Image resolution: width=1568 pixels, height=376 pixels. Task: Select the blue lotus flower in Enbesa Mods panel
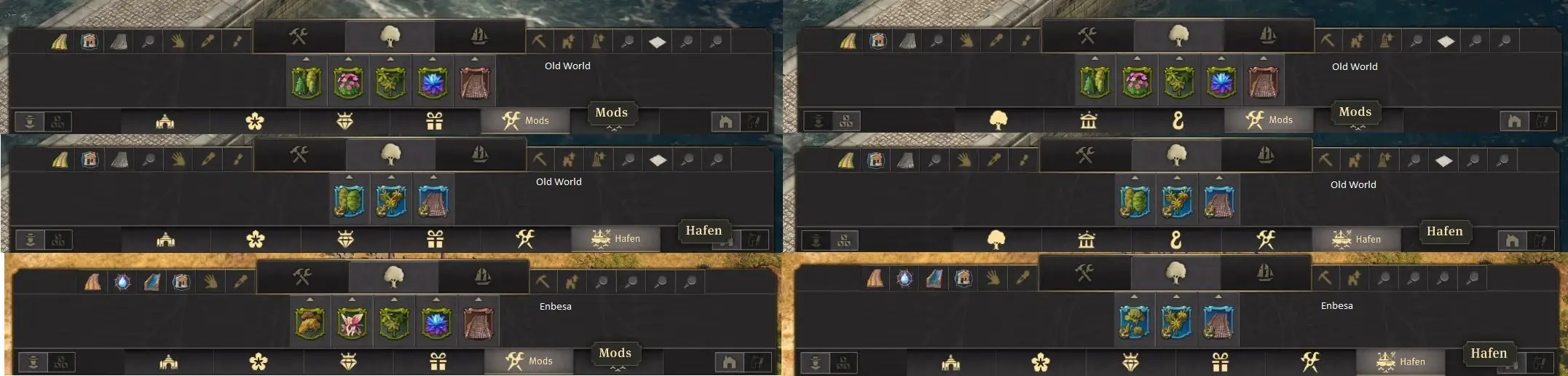coord(436,321)
